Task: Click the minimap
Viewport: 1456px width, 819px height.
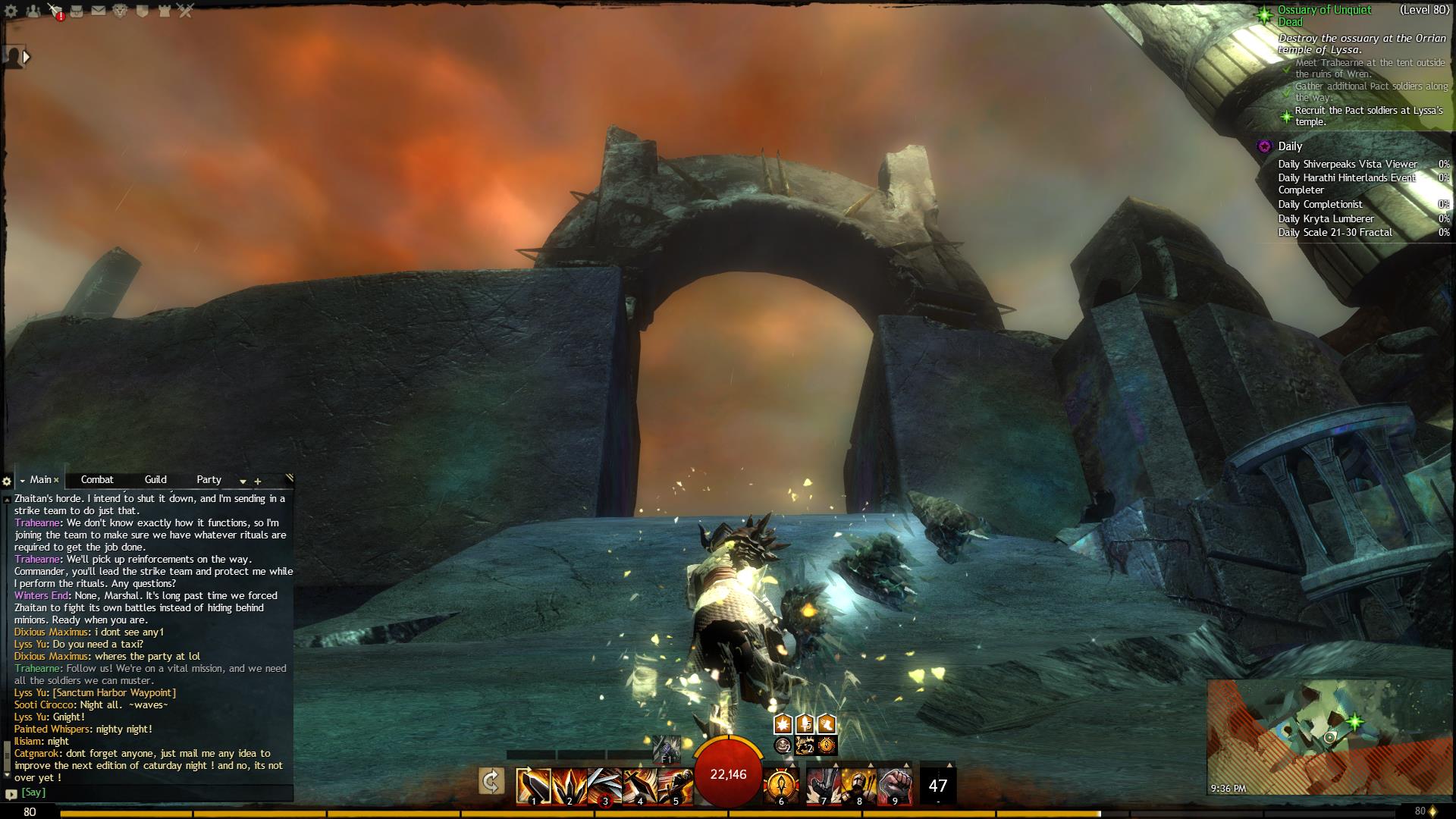Action: click(x=1330, y=736)
